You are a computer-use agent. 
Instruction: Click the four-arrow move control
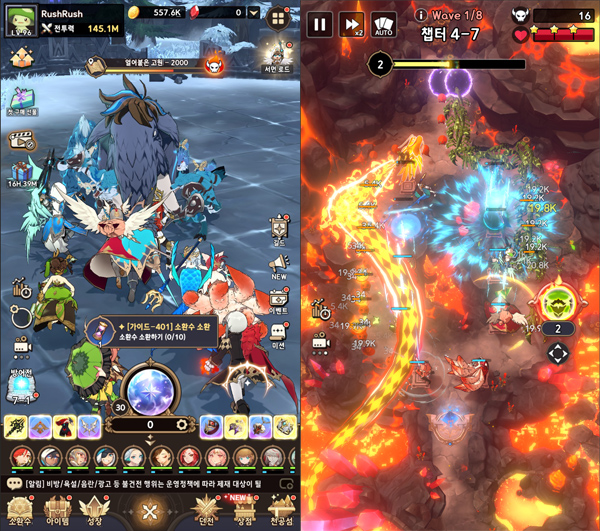point(558,353)
